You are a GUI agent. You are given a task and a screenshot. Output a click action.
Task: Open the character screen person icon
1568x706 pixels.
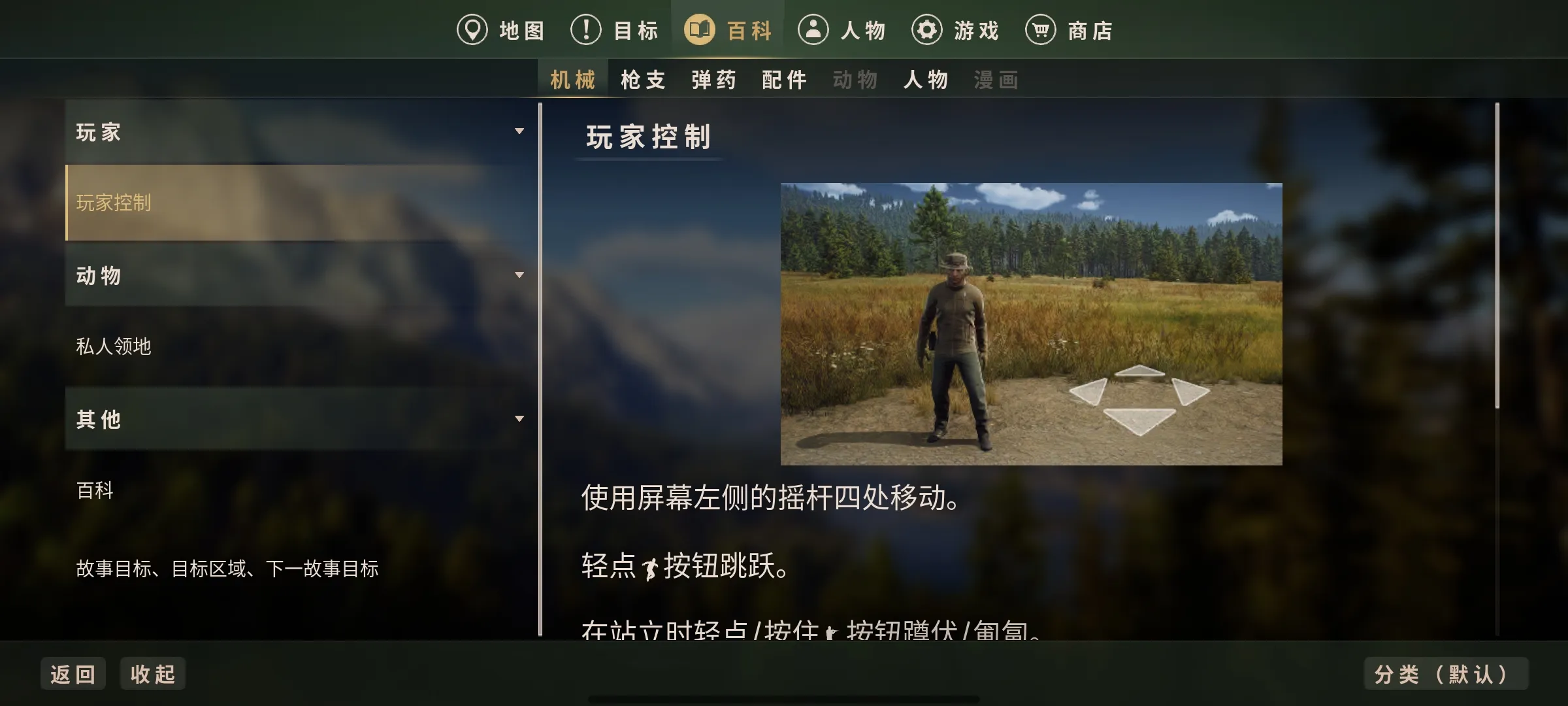(813, 29)
